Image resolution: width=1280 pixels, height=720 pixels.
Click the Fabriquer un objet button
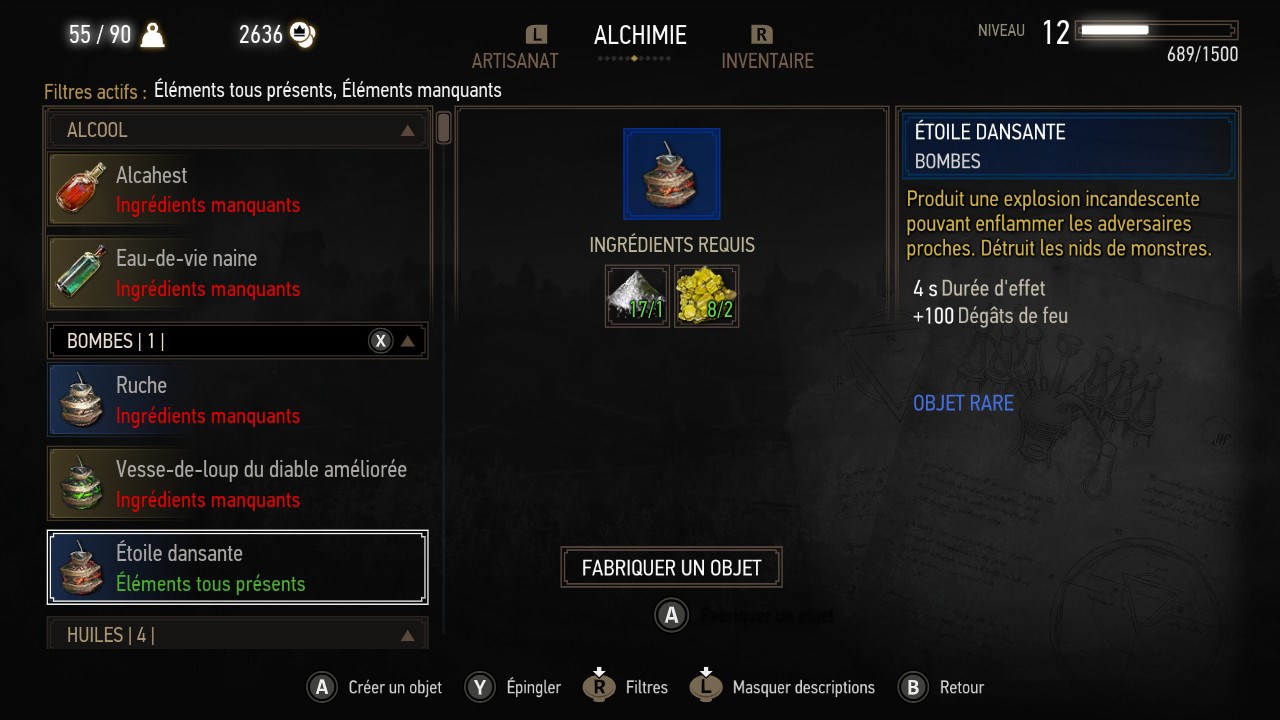tap(671, 568)
